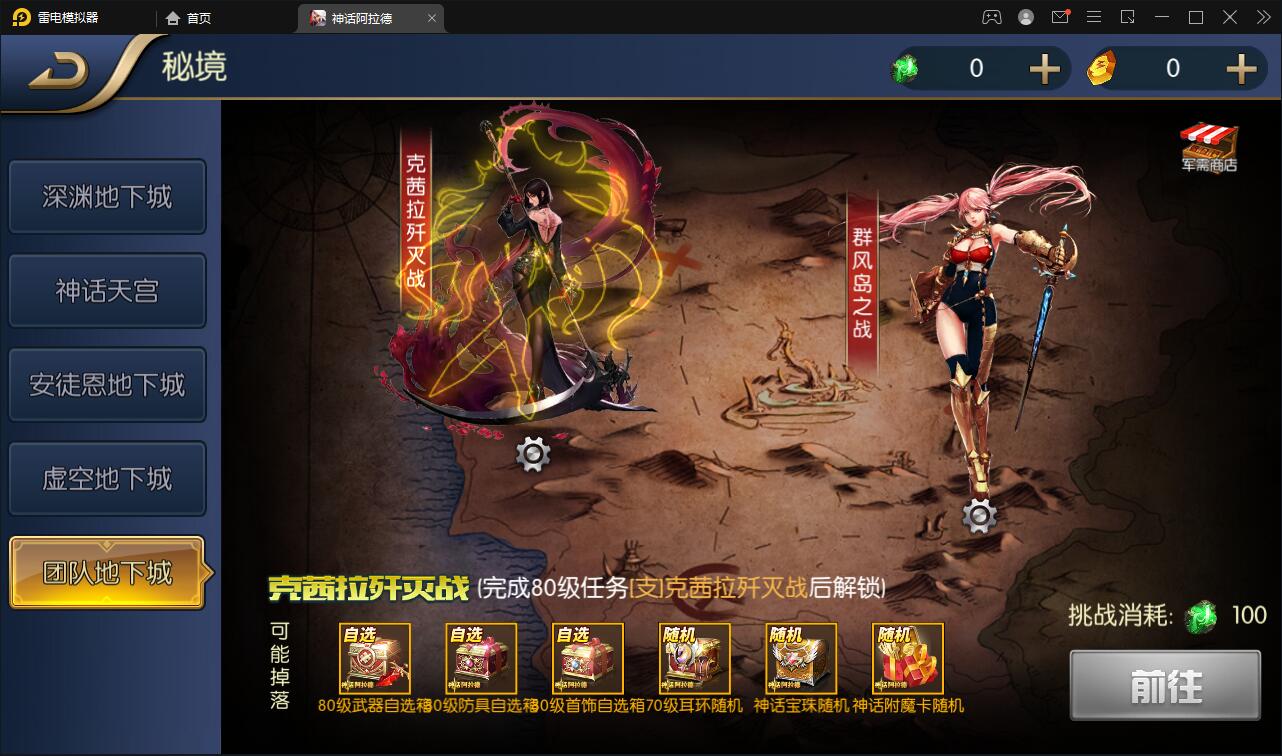This screenshot has width=1282, height=756.
Task: Open the hamburger menu in the titlebar
Action: pos(1094,17)
